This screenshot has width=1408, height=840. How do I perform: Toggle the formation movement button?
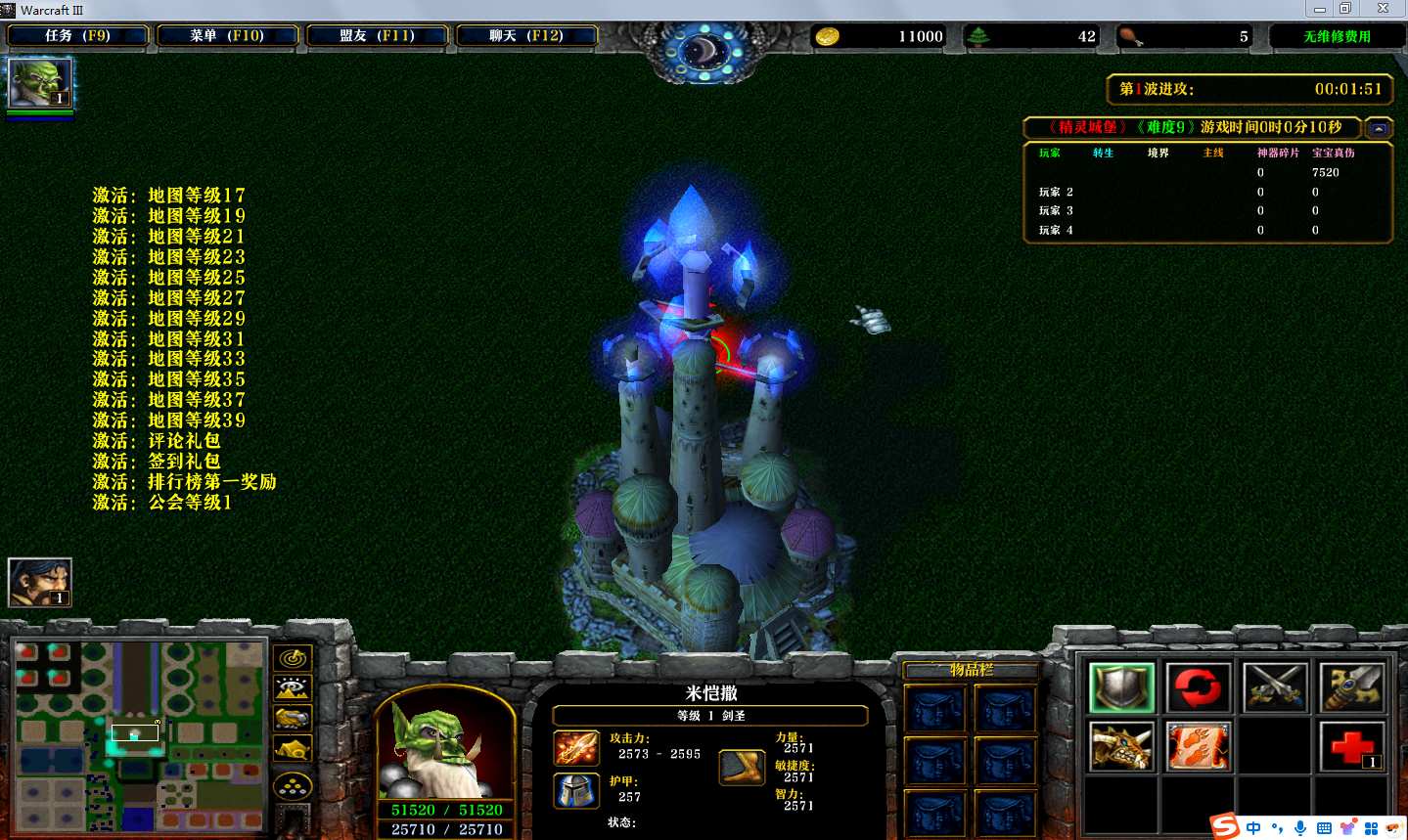293,785
